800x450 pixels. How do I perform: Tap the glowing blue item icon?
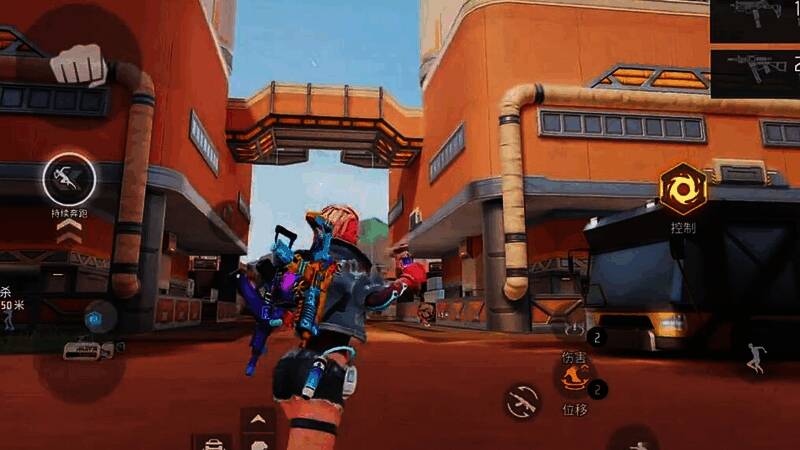(x=96, y=319)
